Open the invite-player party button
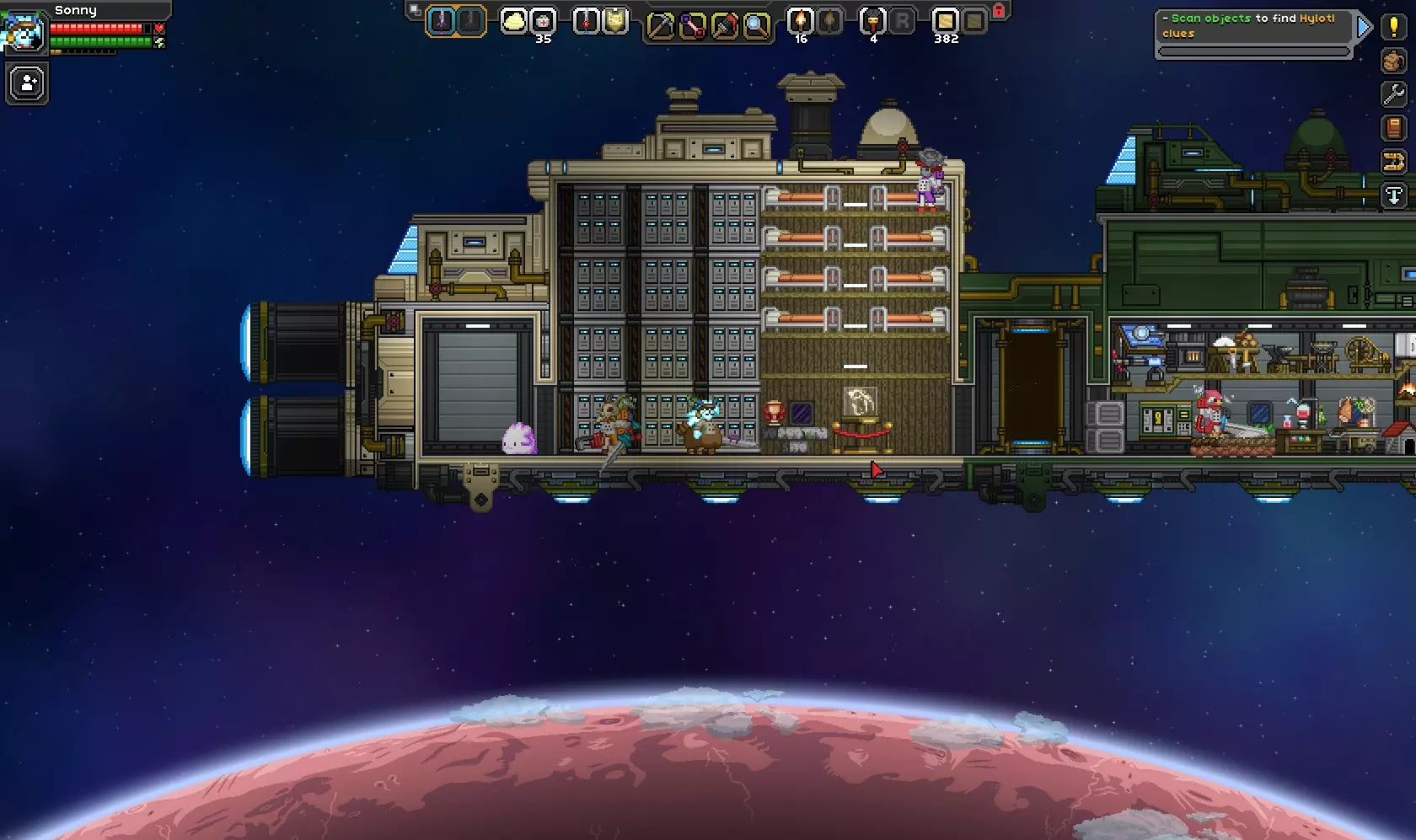This screenshot has width=1416, height=840. coord(27,84)
